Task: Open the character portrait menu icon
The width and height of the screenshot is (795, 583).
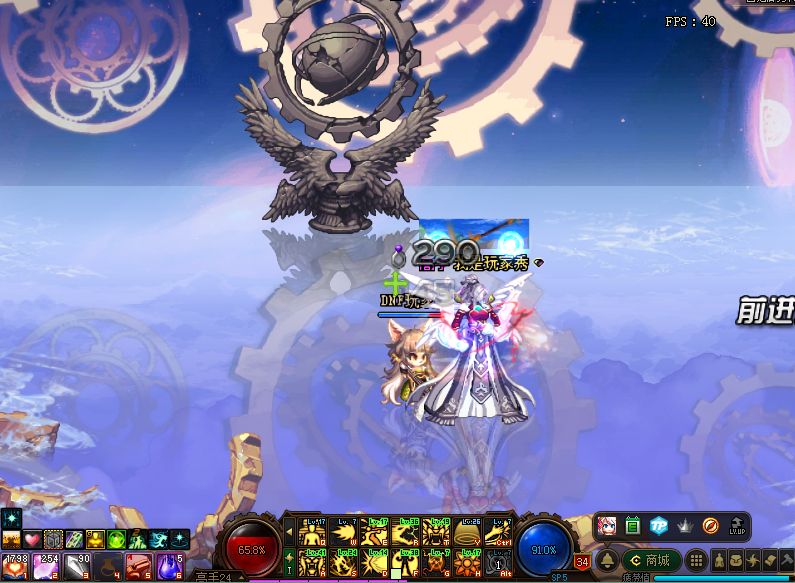Action: [607, 526]
